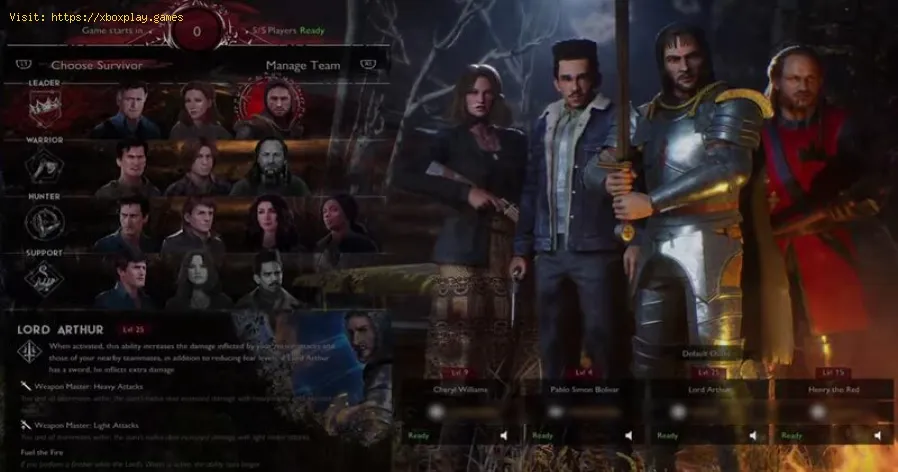The image size is (898, 472).
Task: Select the highlighted Lord Arthur leader portrait
Action: pos(266,108)
